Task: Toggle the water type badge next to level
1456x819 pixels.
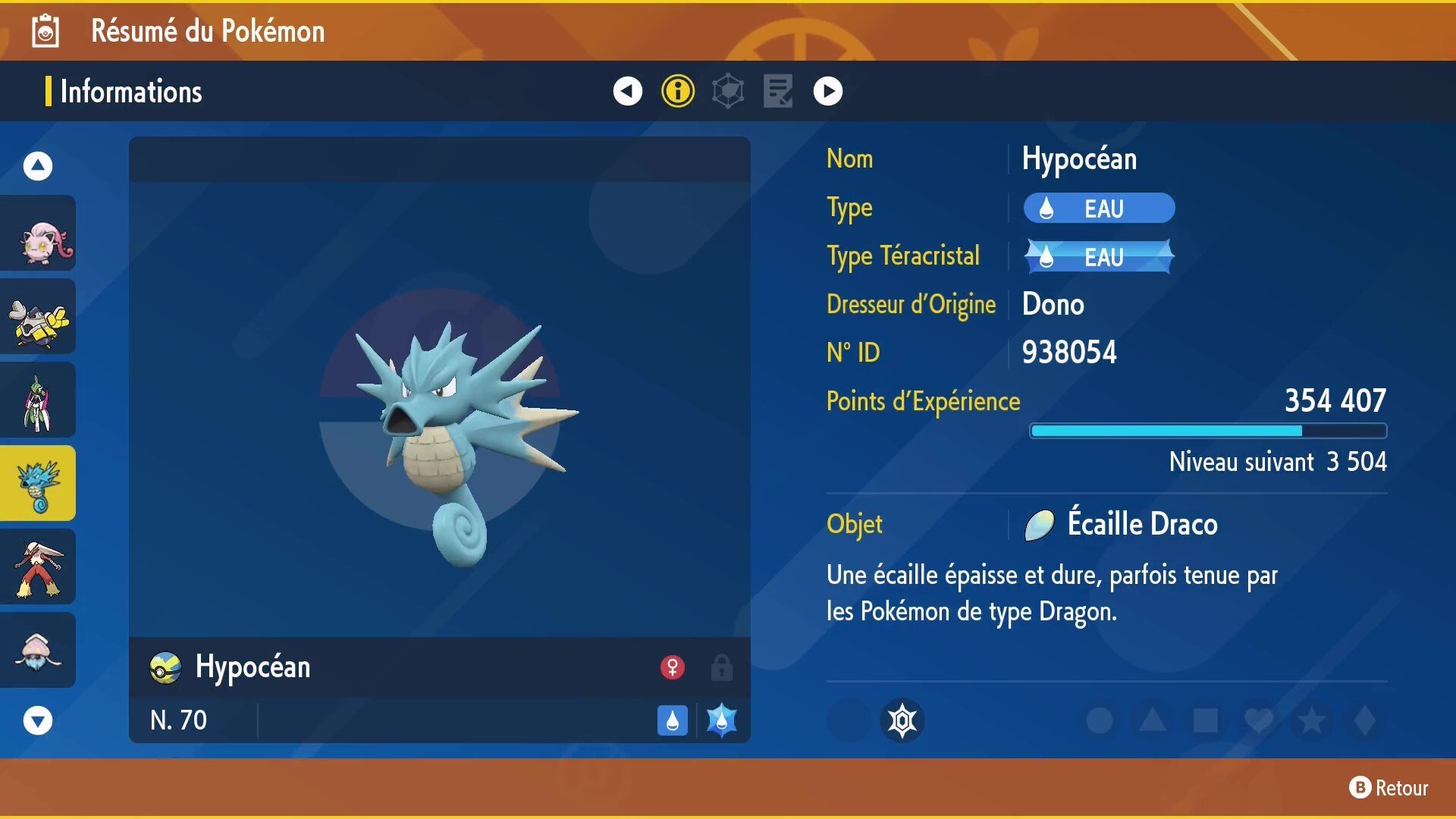Action: (x=671, y=720)
